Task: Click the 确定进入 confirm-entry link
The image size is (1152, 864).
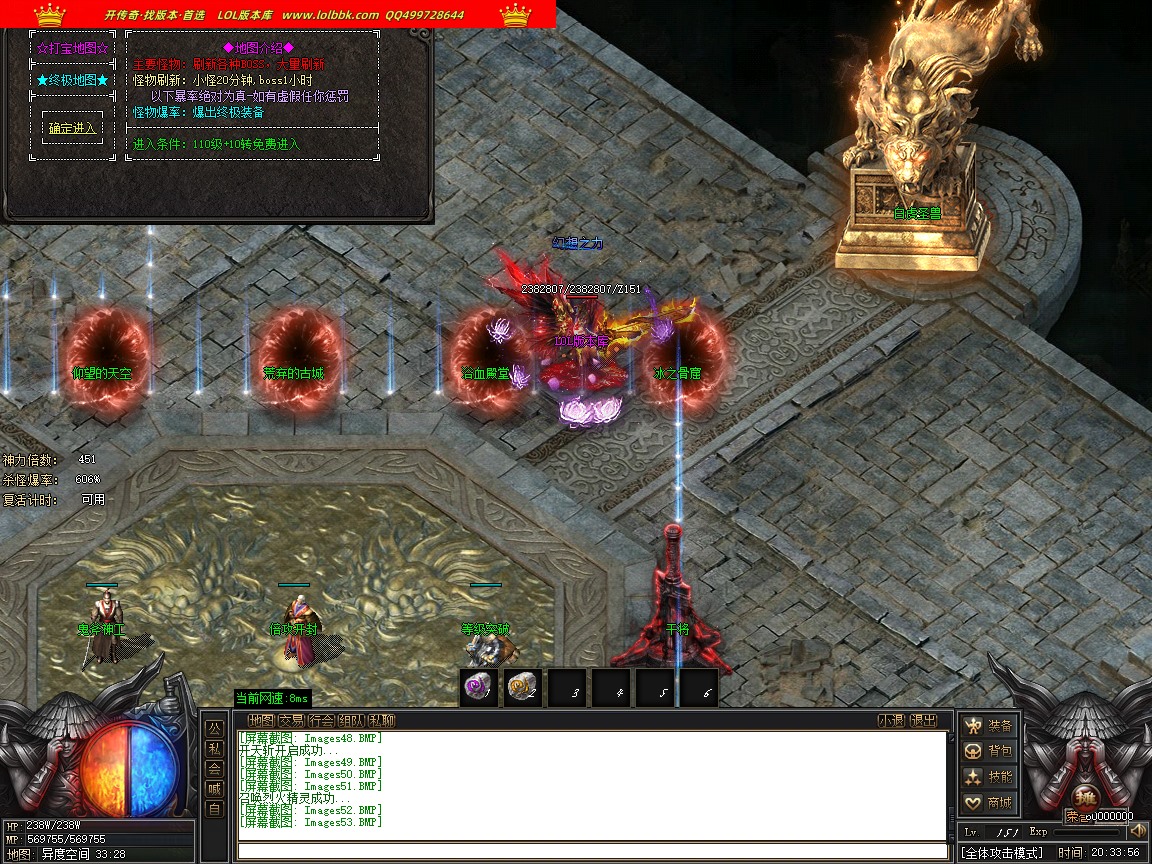Action: click(x=73, y=128)
